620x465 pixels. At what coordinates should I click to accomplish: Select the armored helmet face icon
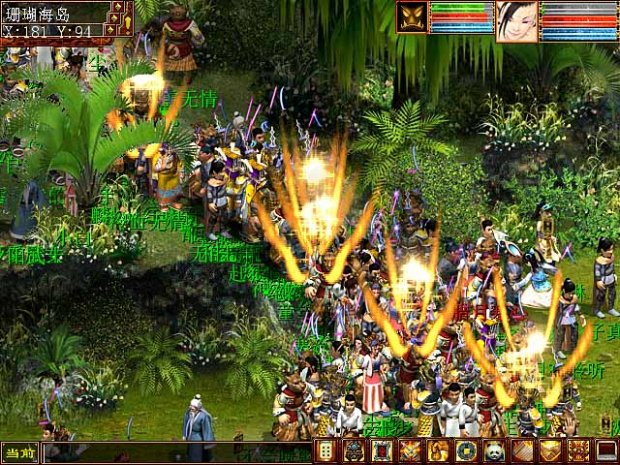point(354,451)
